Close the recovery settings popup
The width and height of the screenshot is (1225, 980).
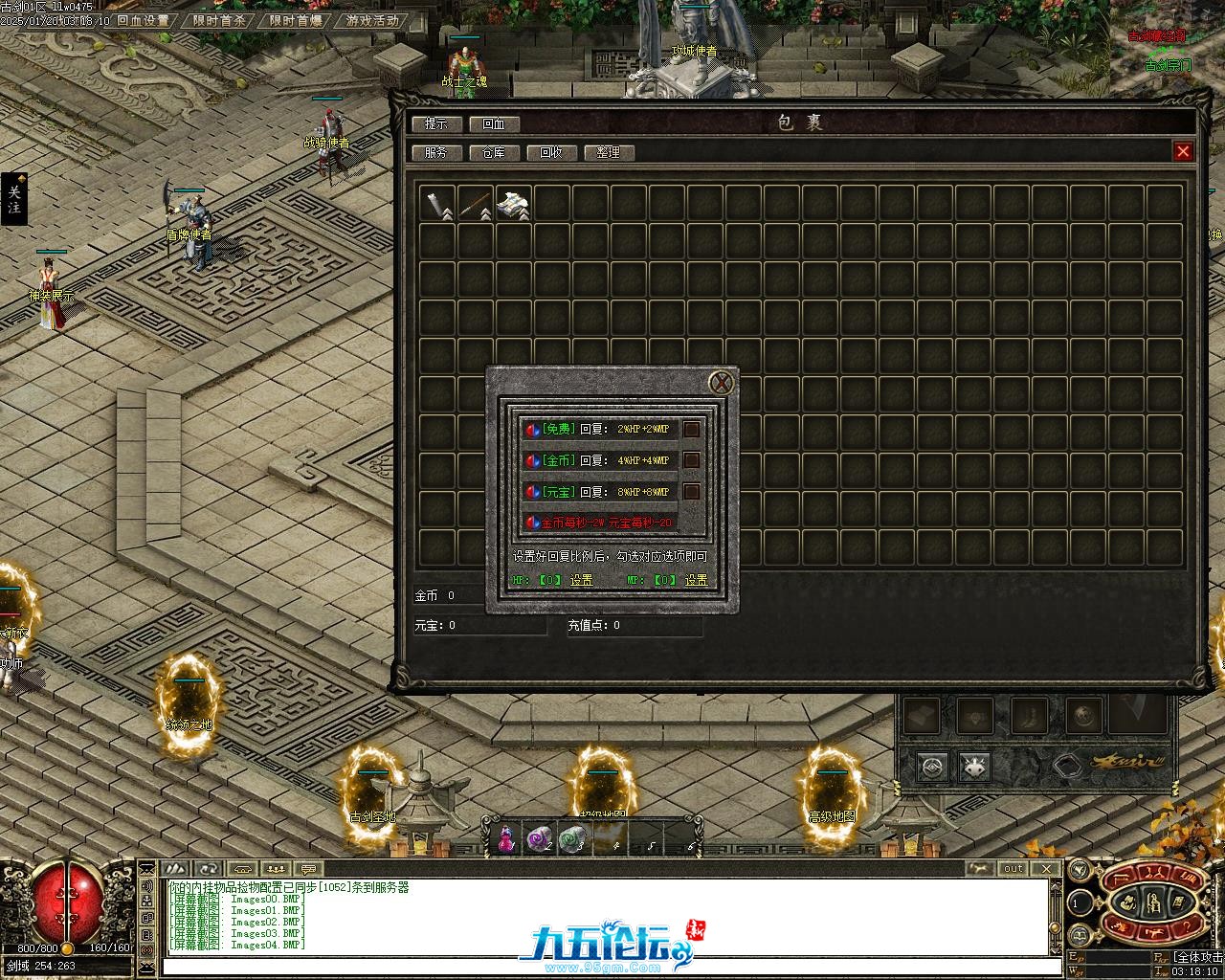[x=722, y=383]
